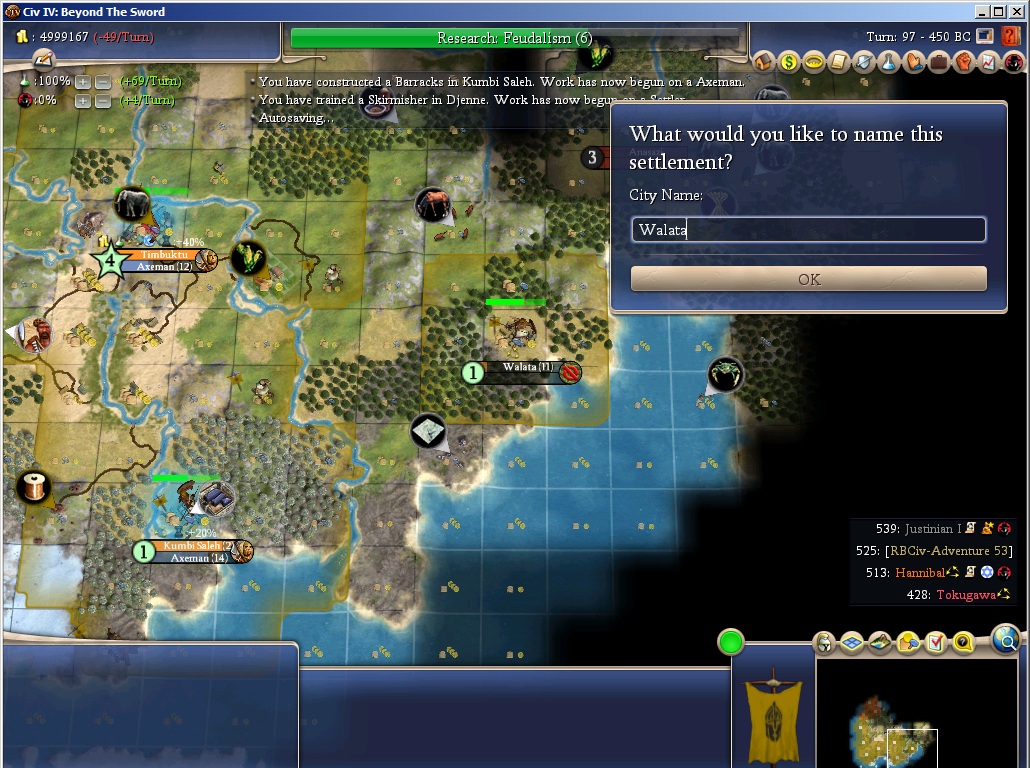The image size is (1030, 768).
Task: Open the globe view magnifier icon
Action: point(1005,638)
